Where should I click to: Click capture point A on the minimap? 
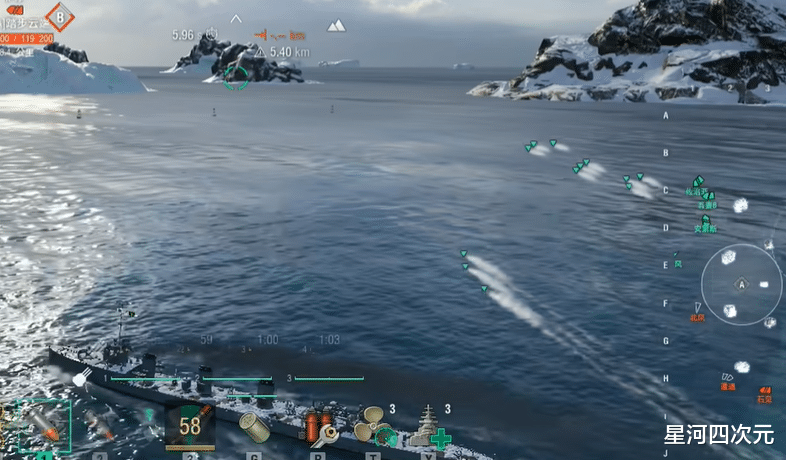(x=742, y=284)
